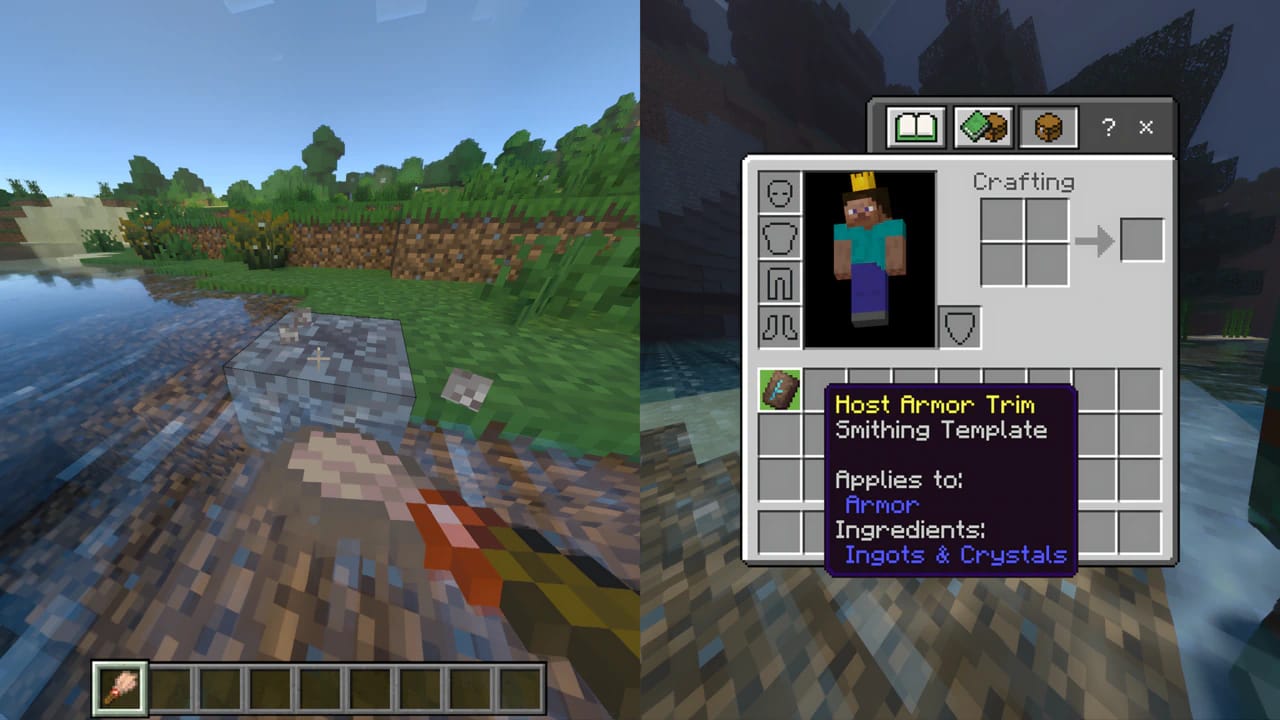
Task: Switch to the crafting tab
Action: [981, 126]
